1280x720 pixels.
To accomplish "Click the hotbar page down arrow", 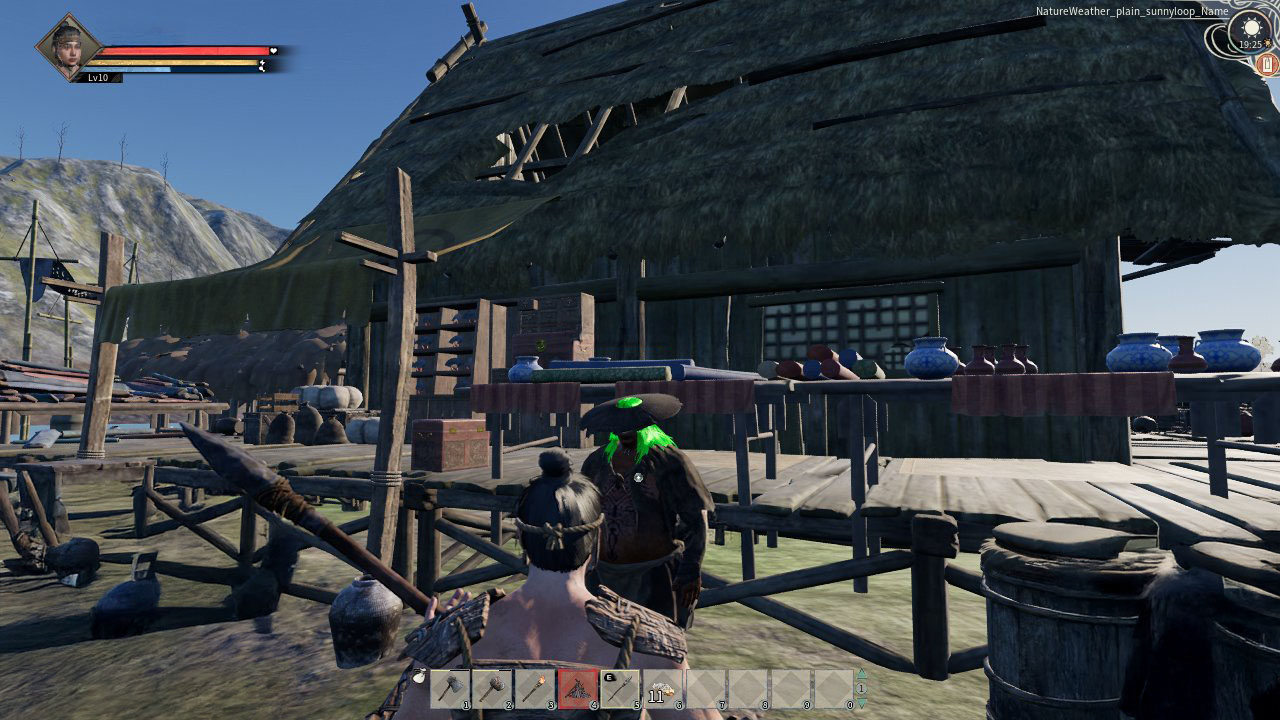I will click(862, 703).
